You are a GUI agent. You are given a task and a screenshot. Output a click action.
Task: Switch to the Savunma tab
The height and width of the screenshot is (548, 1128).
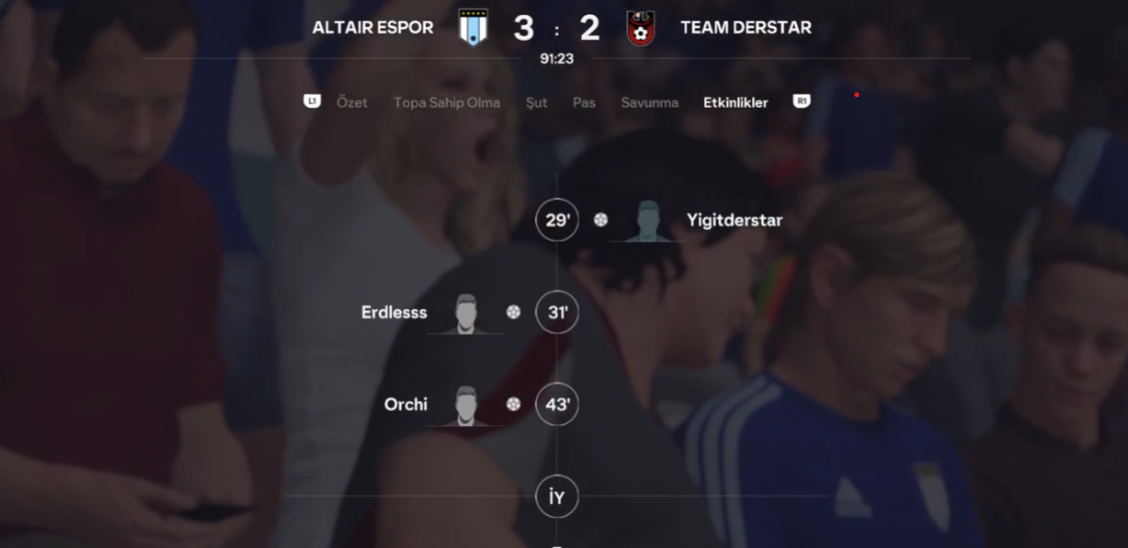[649, 102]
